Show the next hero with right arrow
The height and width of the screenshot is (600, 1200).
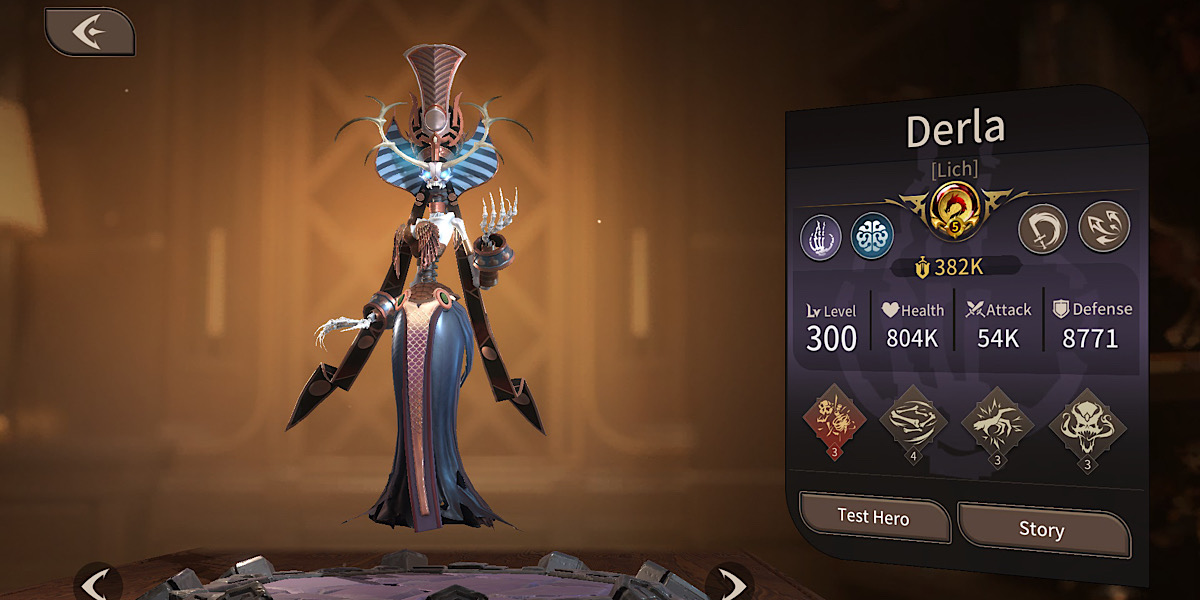coord(730,583)
